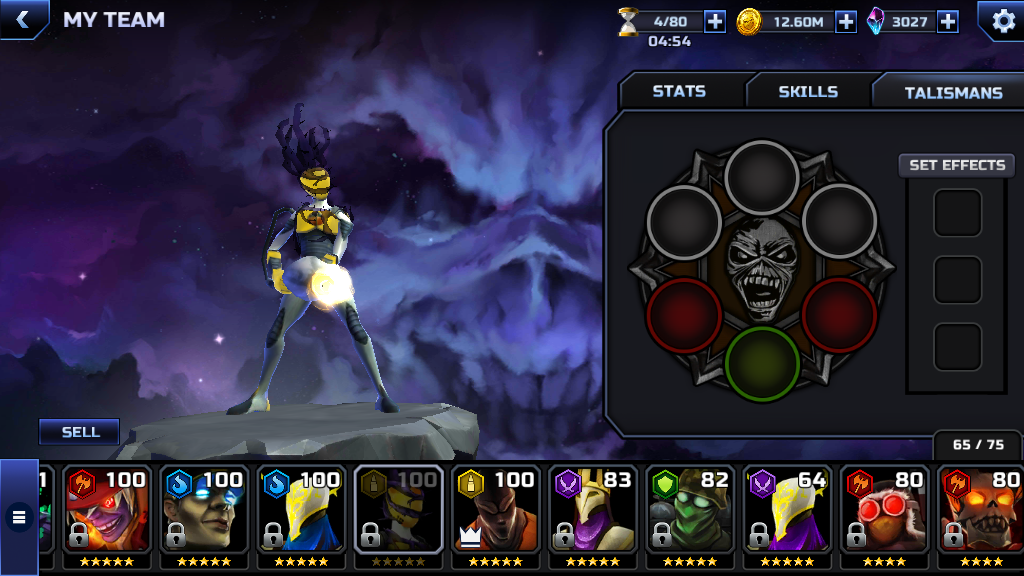The image size is (1024, 576).
Task: Go back using the arrow button
Action: [21, 19]
